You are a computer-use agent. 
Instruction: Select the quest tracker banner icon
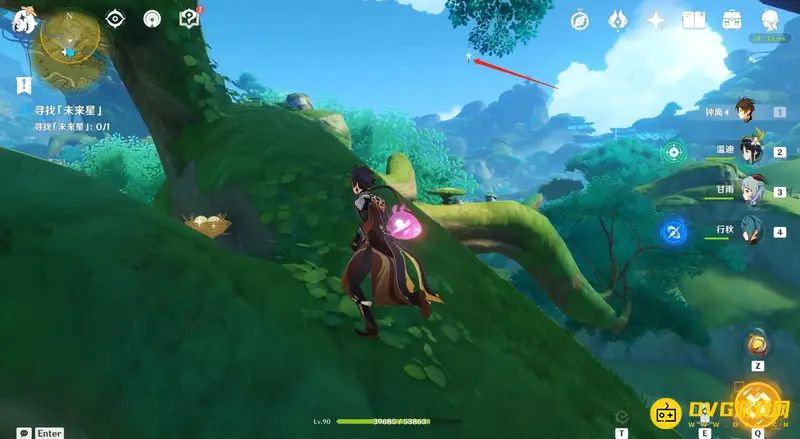click(x=24, y=87)
